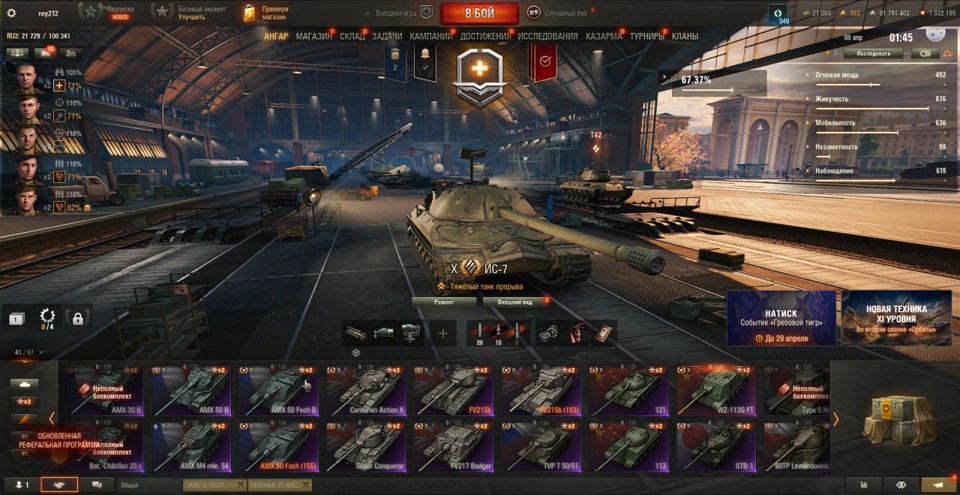Switch to the СКЛАД tab

pos(352,36)
